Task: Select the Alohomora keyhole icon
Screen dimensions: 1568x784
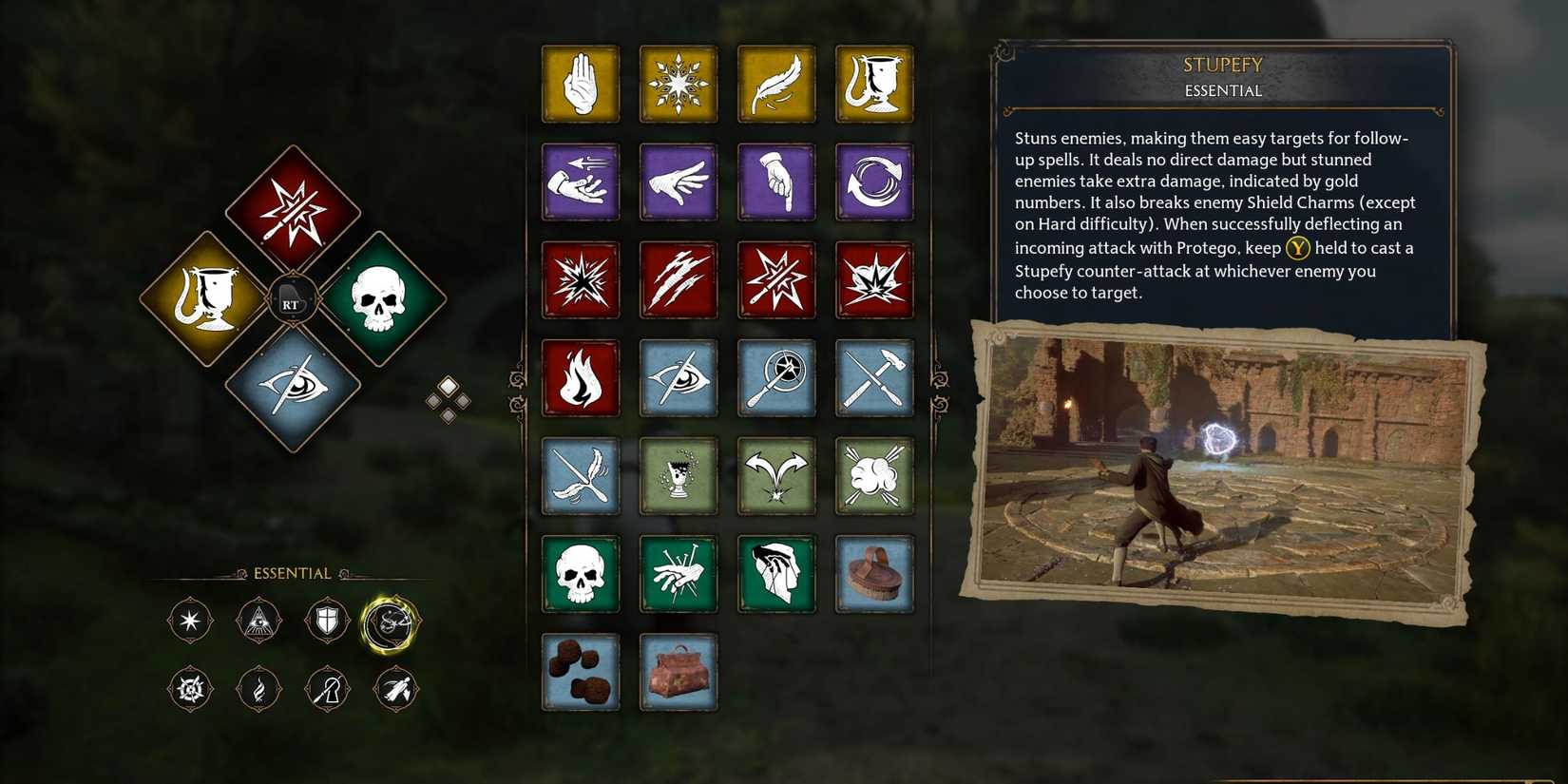Action: [x=327, y=689]
